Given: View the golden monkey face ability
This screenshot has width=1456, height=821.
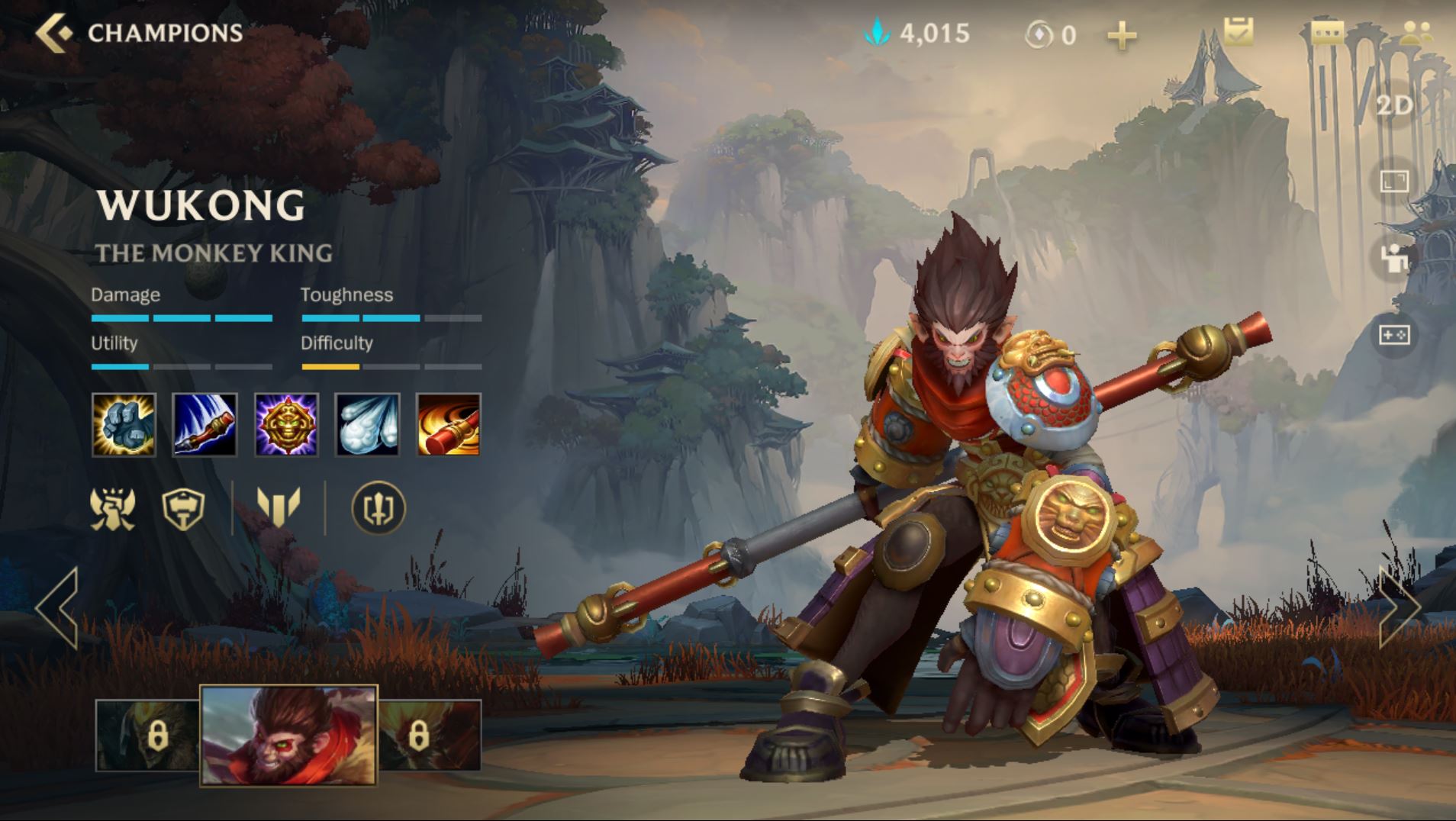Looking at the screenshot, I should (x=286, y=425).
